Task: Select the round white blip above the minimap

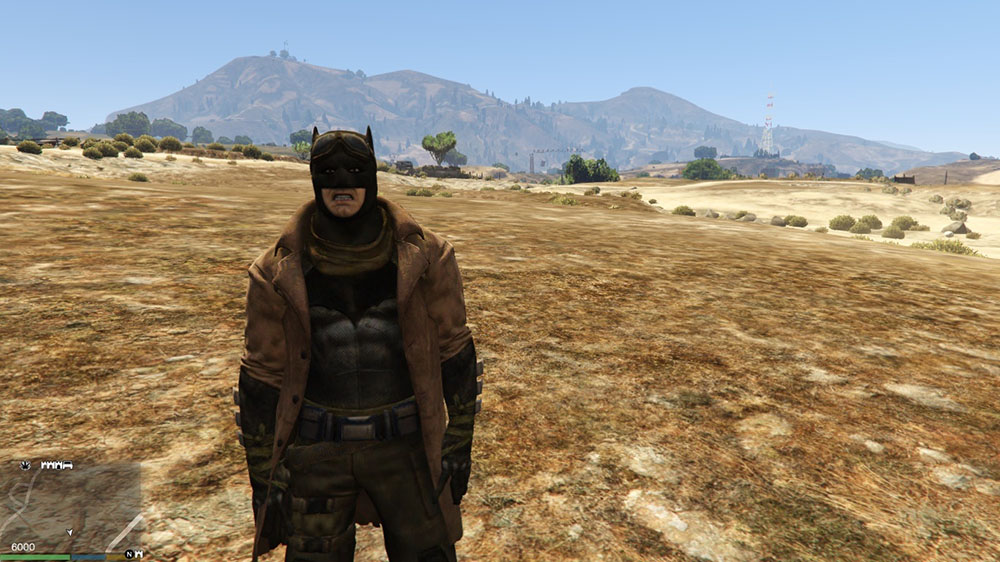Action: pos(24,465)
